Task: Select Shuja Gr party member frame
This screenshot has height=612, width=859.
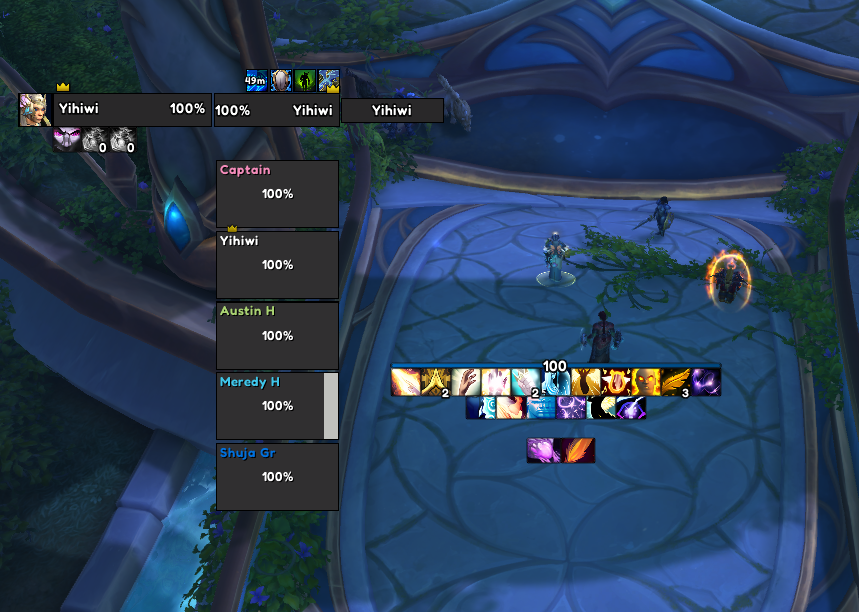Action: (277, 476)
